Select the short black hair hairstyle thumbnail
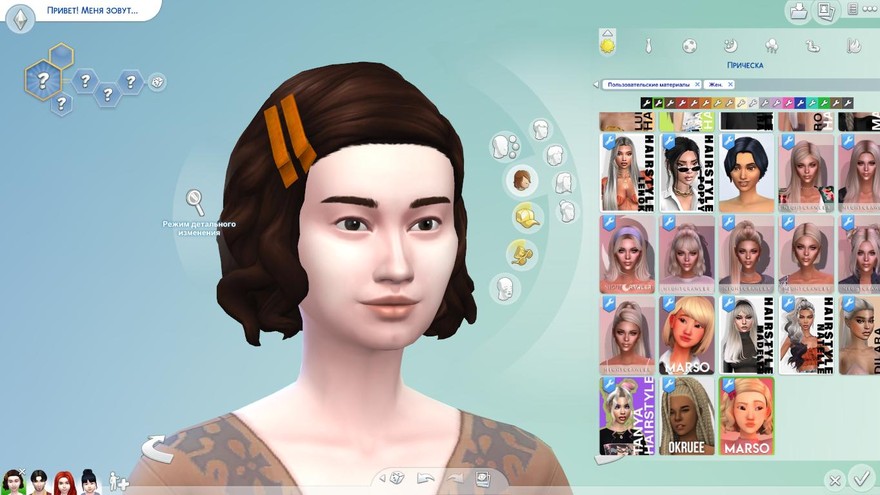Viewport: 880px width, 495px height. click(746, 173)
